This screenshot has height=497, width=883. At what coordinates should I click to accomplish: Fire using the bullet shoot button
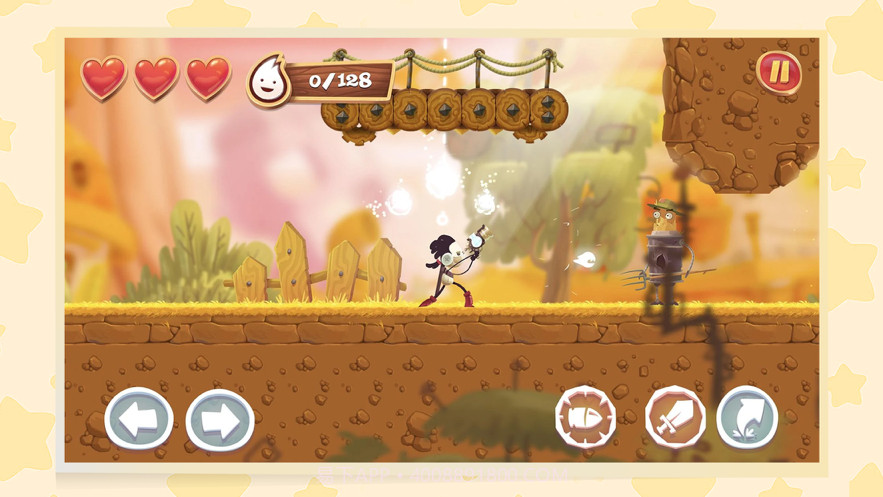(585, 416)
